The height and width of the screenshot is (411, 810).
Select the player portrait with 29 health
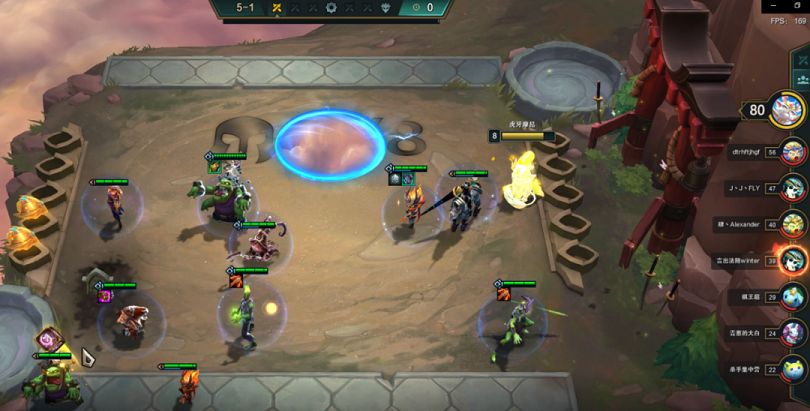click(x=793, y=296)
